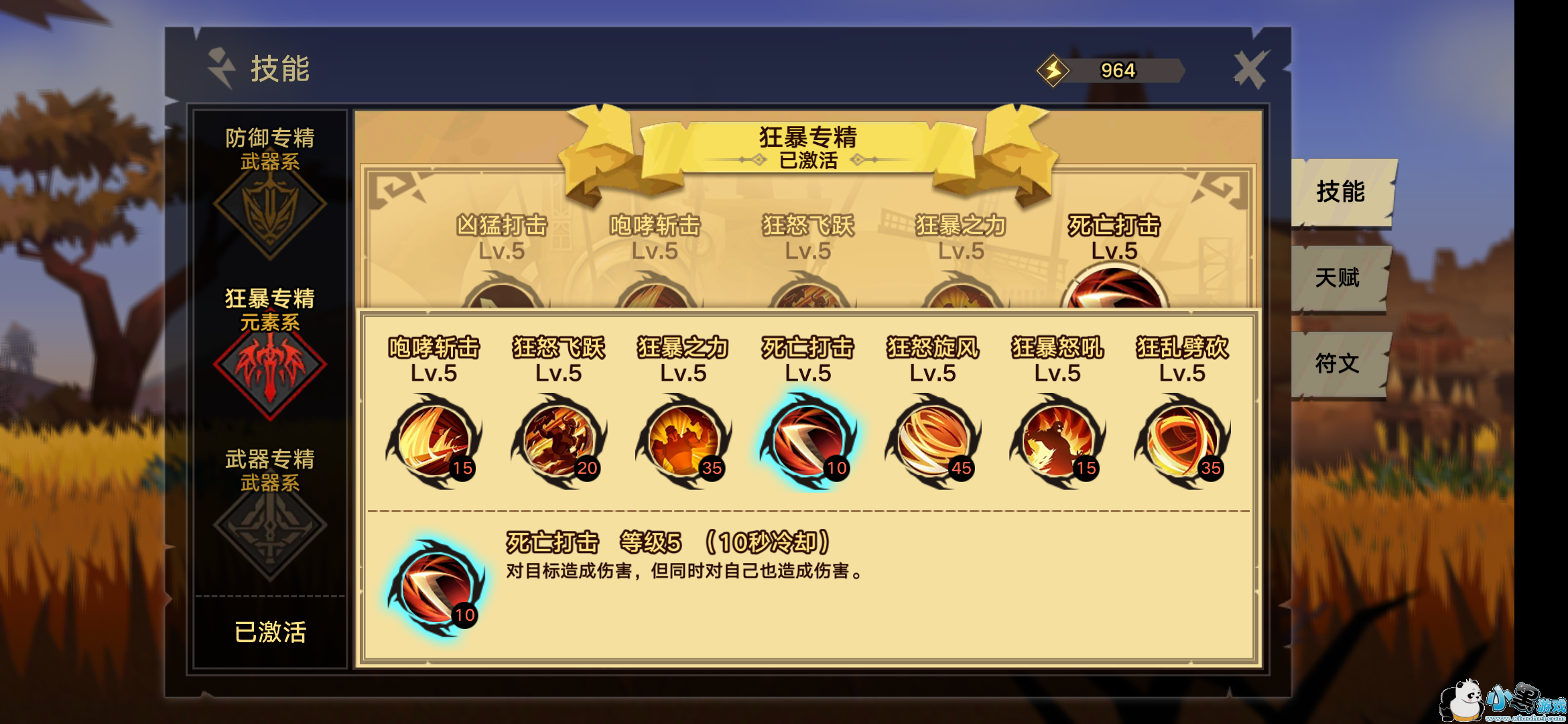Pick the 狂乱劈砍 skill icon
The width and height of the screenshot is (1568, 724).
pos(1182,442)
